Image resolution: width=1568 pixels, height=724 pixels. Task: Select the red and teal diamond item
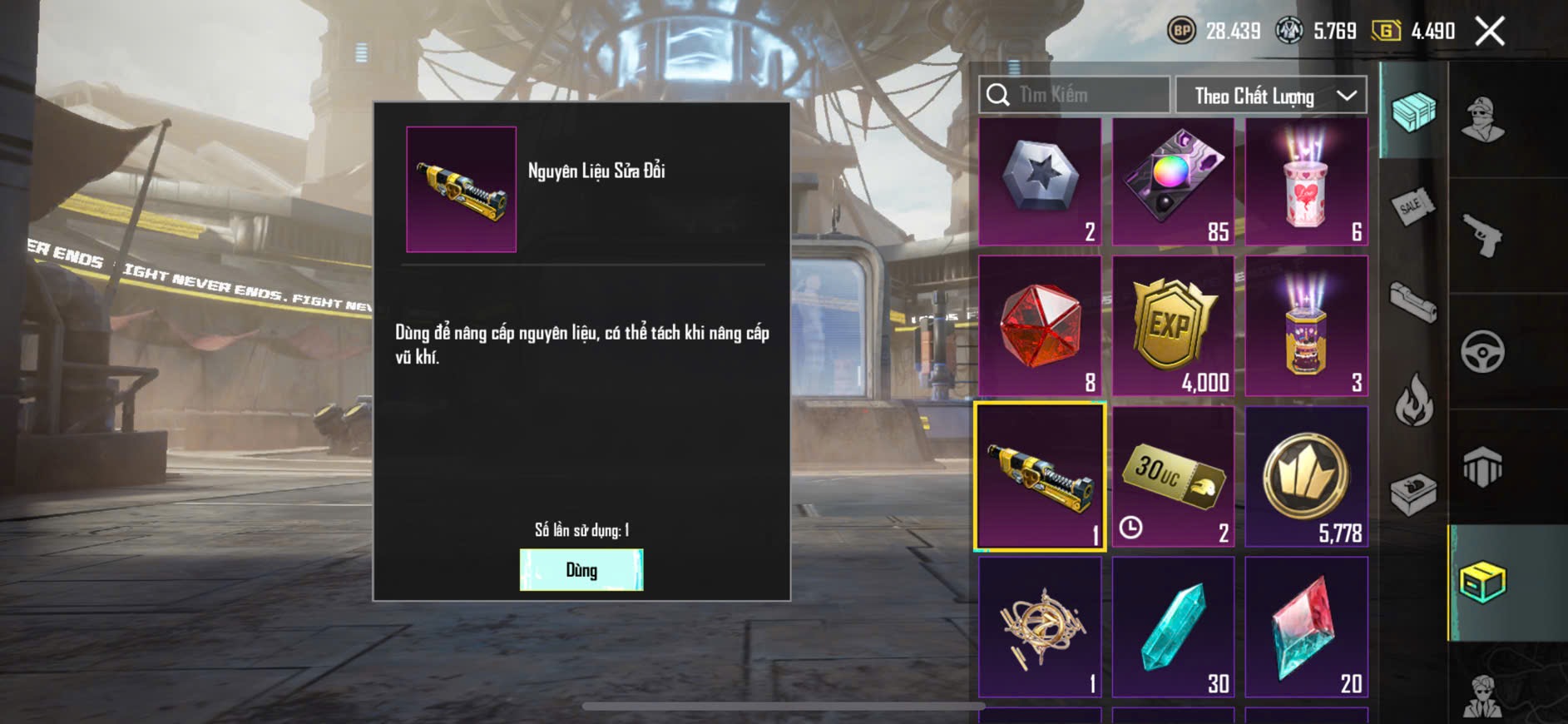[1306, 627]
